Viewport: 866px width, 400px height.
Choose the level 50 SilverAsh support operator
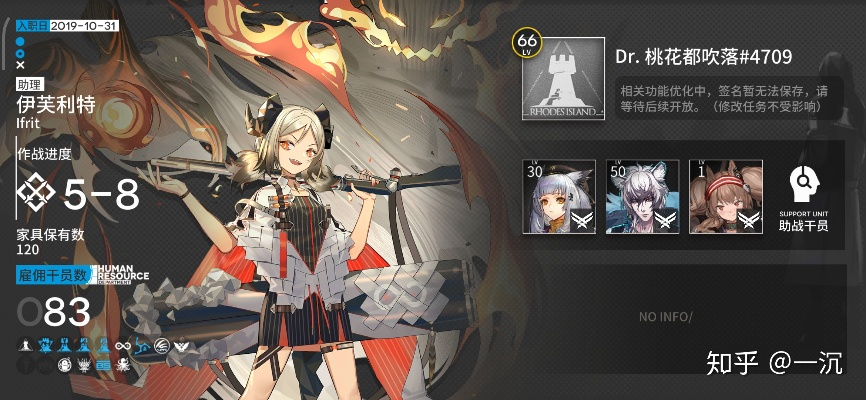(x=642, y=196)
